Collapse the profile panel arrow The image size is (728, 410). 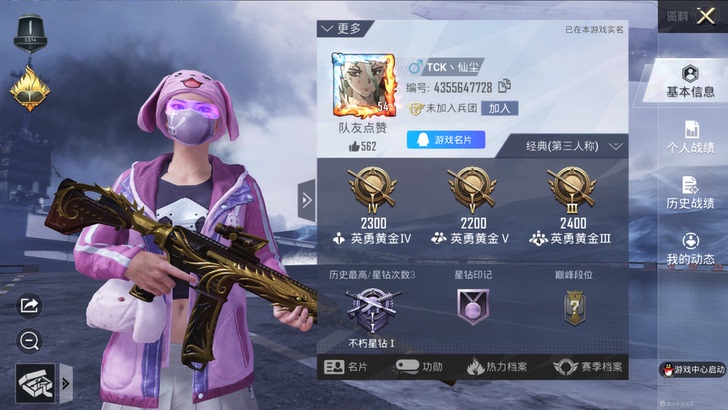pos(306,199)
